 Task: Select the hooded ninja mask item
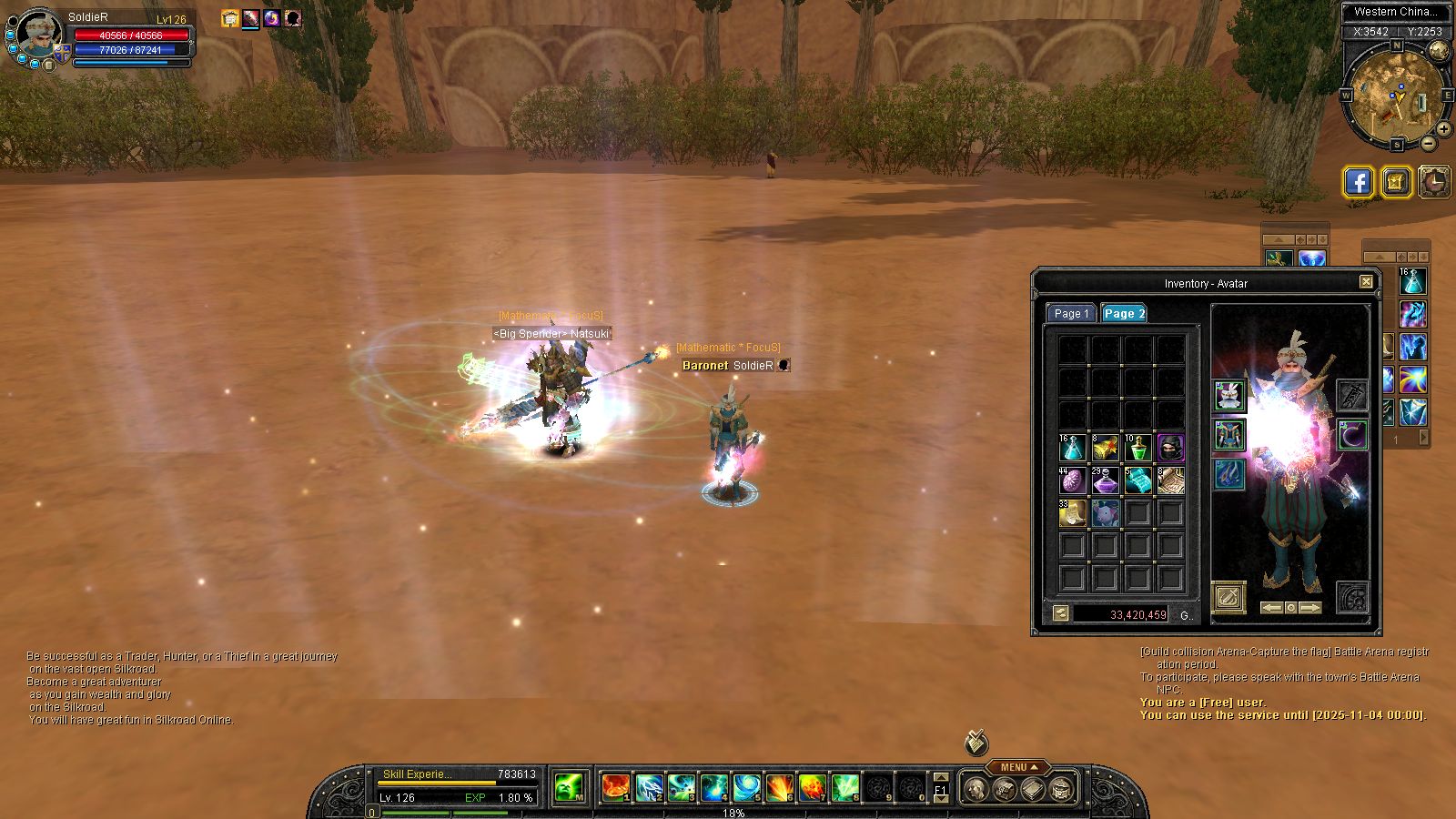(x=1170, y=448)
